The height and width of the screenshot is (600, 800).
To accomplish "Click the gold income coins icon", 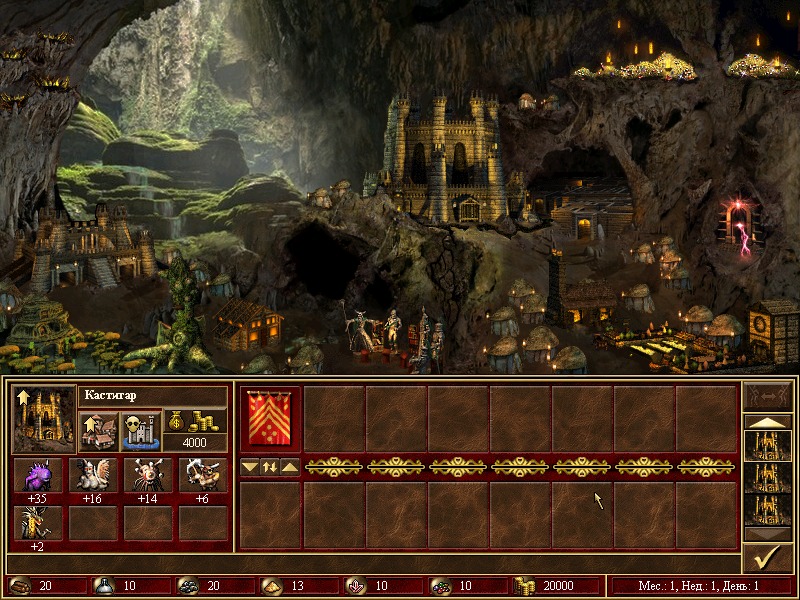I will (196, 420).
